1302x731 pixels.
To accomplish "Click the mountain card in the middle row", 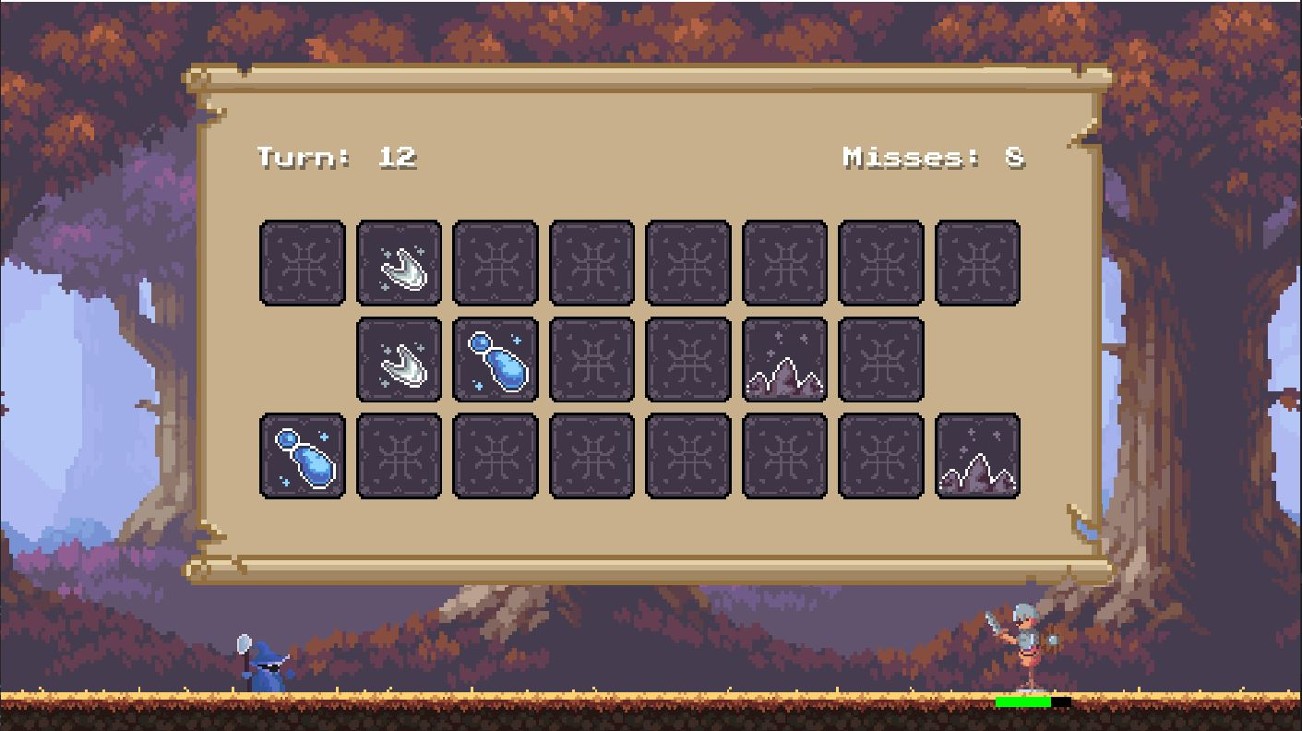I will [786, 360].
